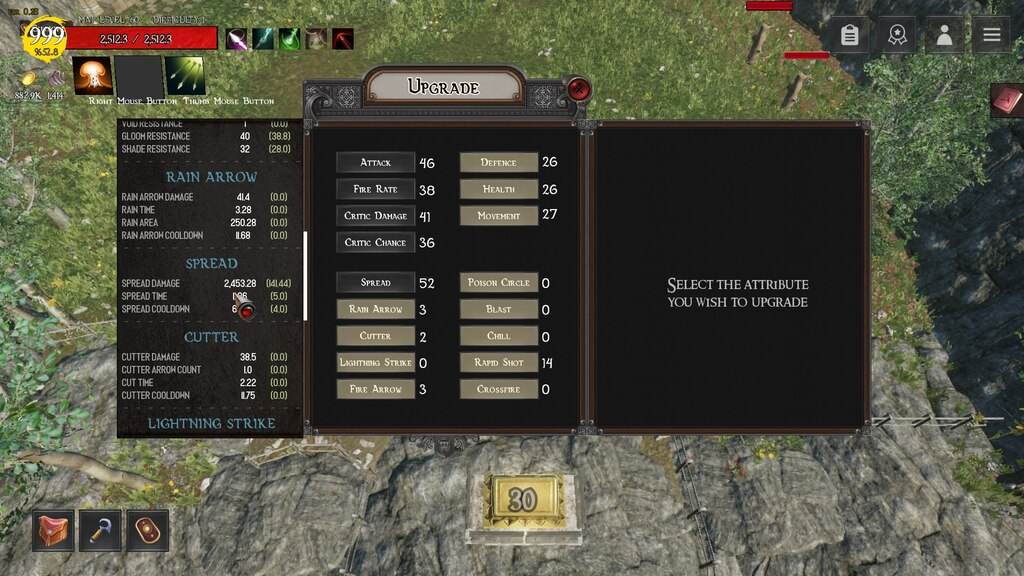Choose the Movement attribute
Image resolution: width=1024 pixels, height=576 pixels.
click(x=499, y=215)
